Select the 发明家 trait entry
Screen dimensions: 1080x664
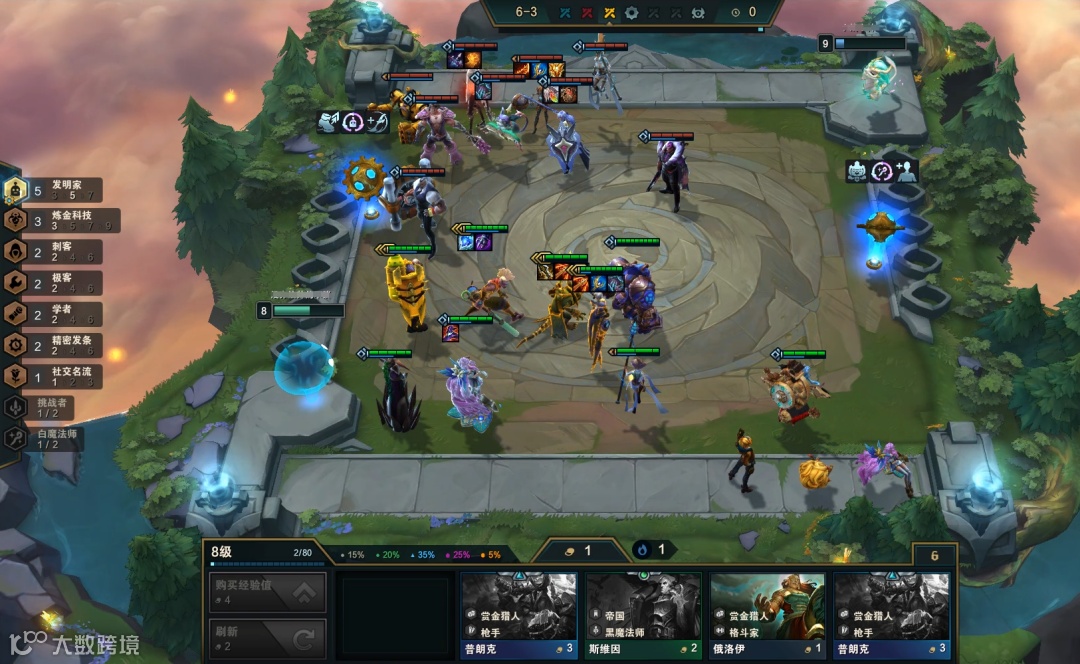(x=62, y=189)
